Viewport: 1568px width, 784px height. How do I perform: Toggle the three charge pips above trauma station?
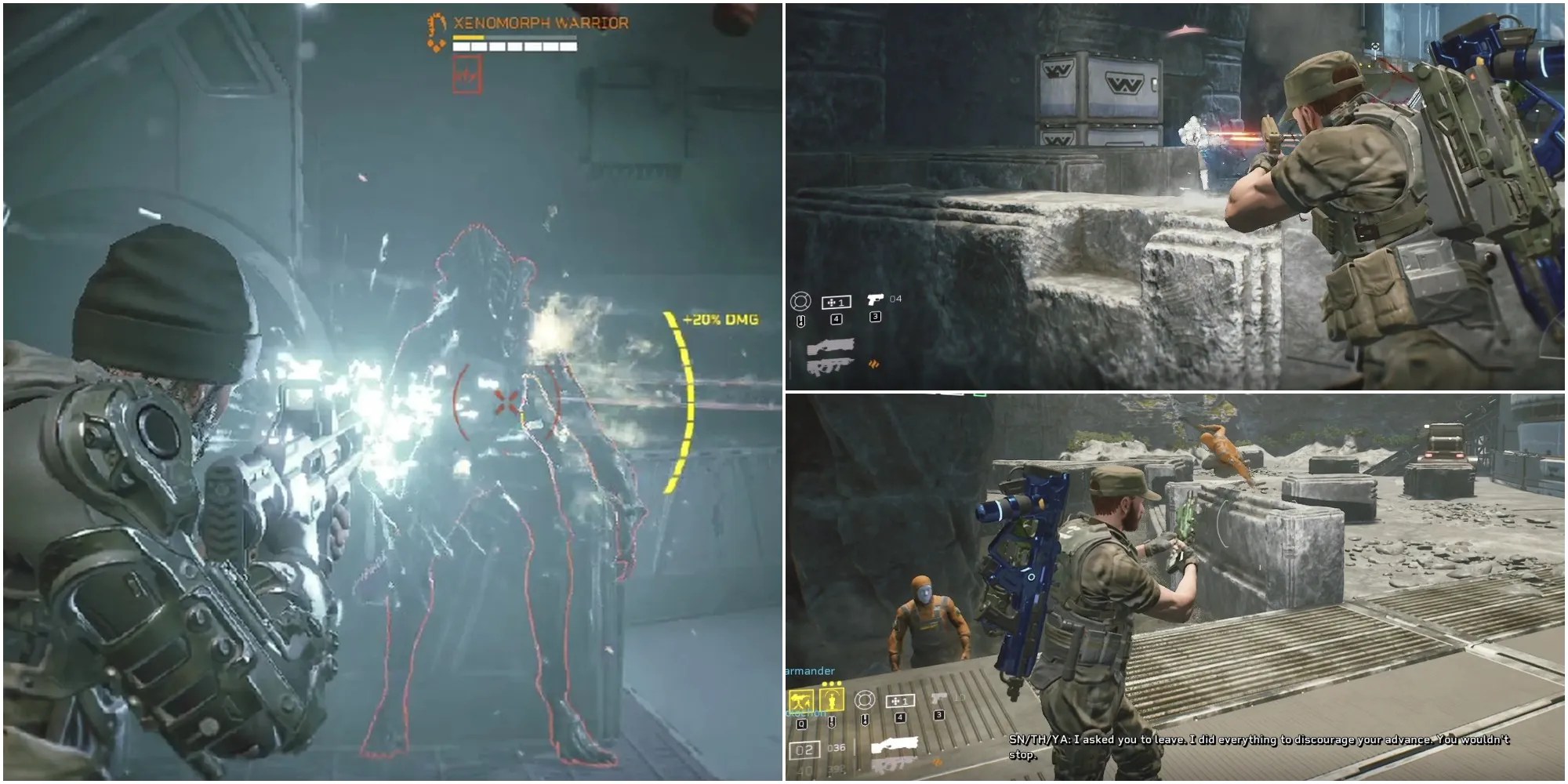[x=831, y=684]
